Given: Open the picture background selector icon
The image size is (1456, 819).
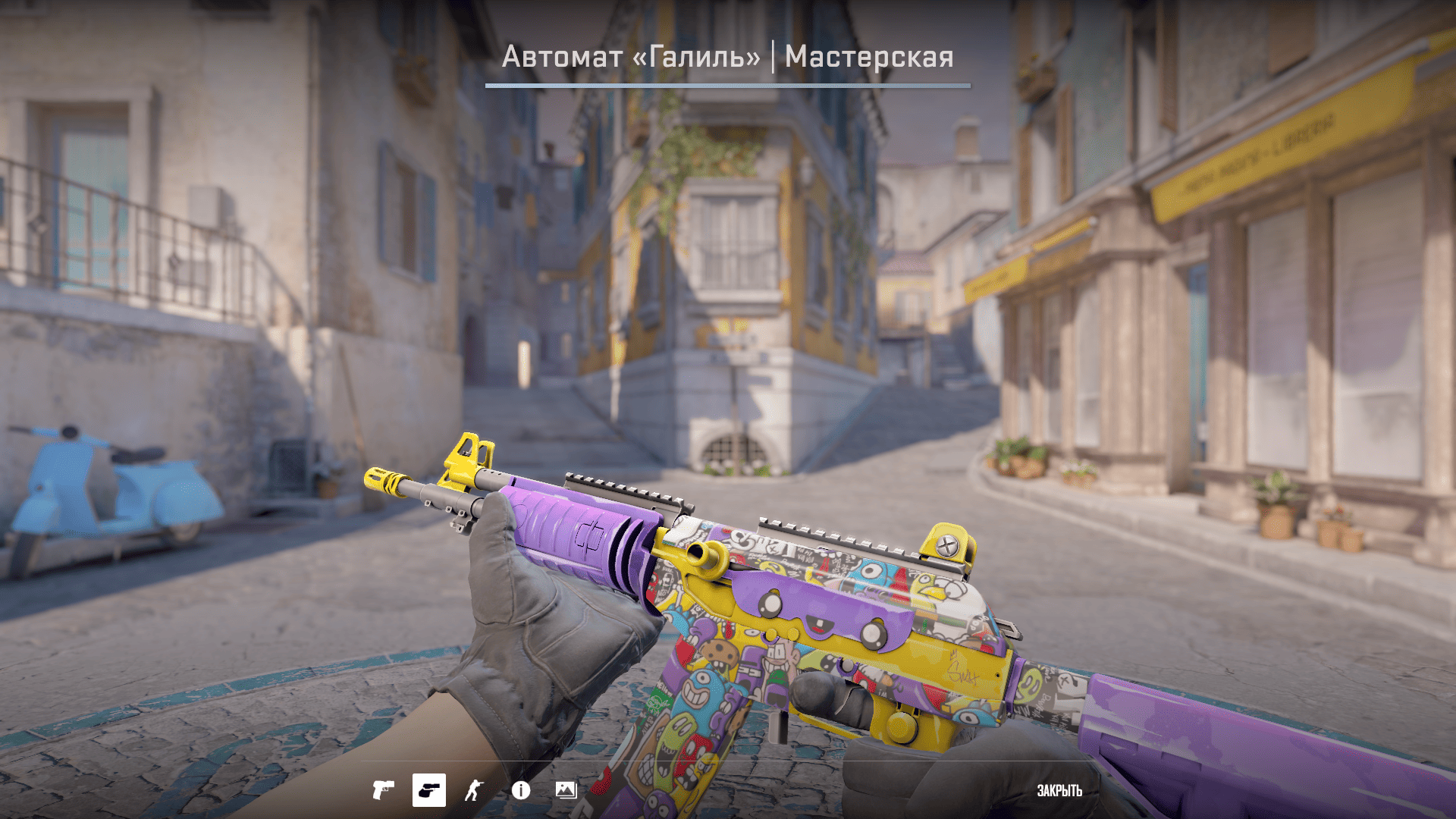Looking at the screenshot, I should [x=566, y=790].
